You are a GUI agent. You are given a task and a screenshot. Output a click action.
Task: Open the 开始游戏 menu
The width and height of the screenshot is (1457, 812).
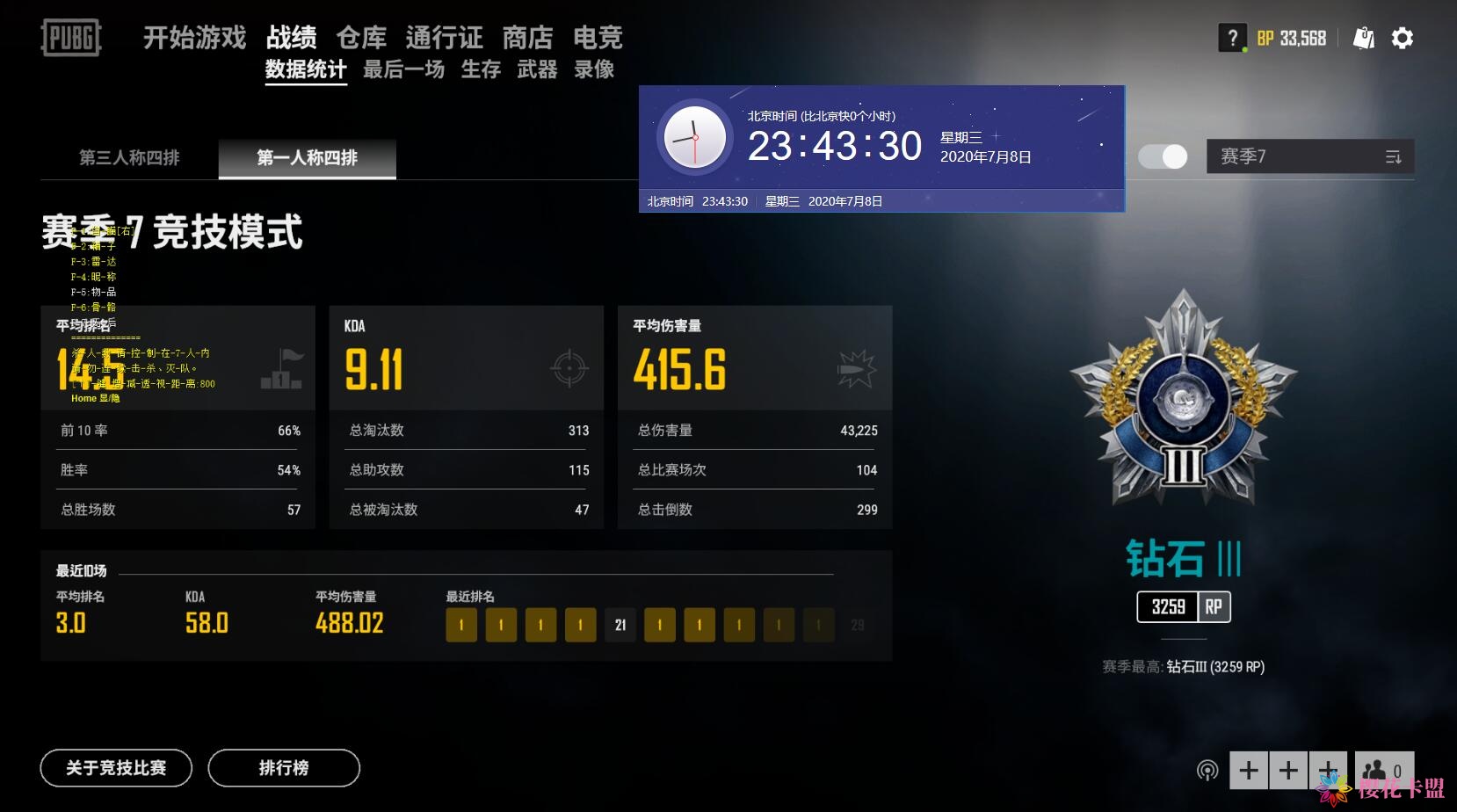(x=194, y=38)
